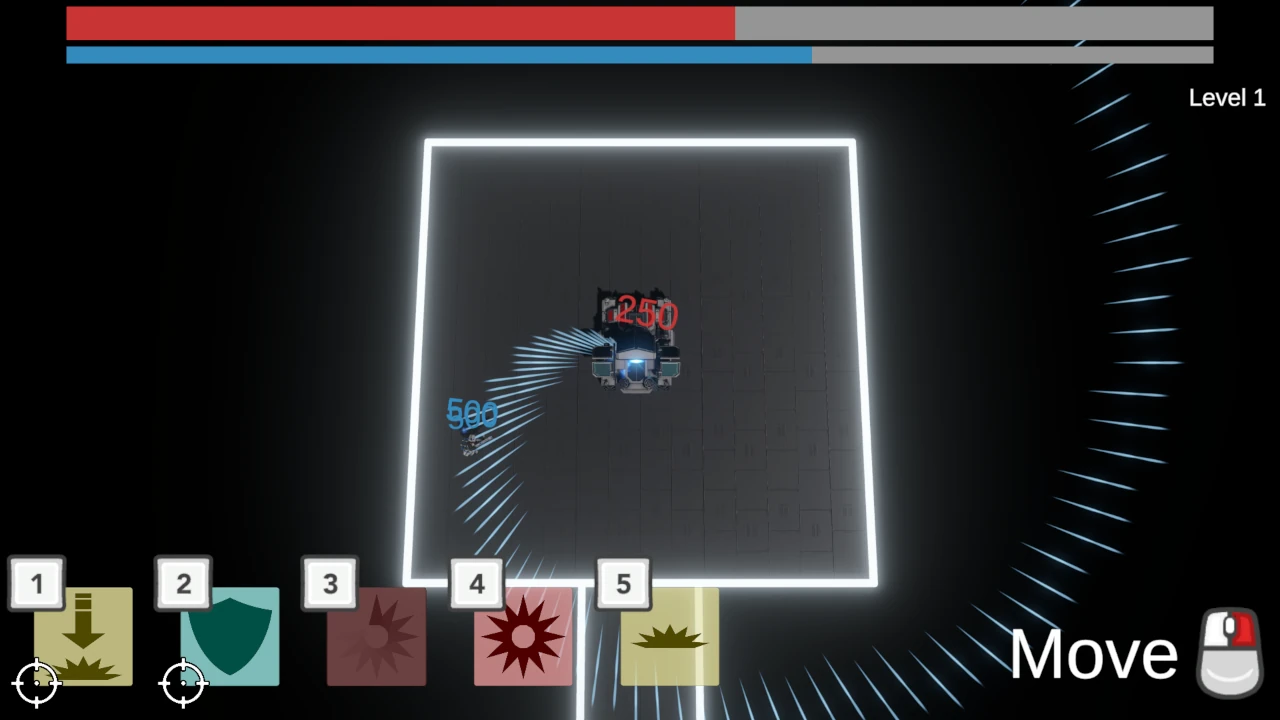This screenshot has height=720, width=1280.
Task: Use the yellow ground explosion ability
Action: click(669, 637)
